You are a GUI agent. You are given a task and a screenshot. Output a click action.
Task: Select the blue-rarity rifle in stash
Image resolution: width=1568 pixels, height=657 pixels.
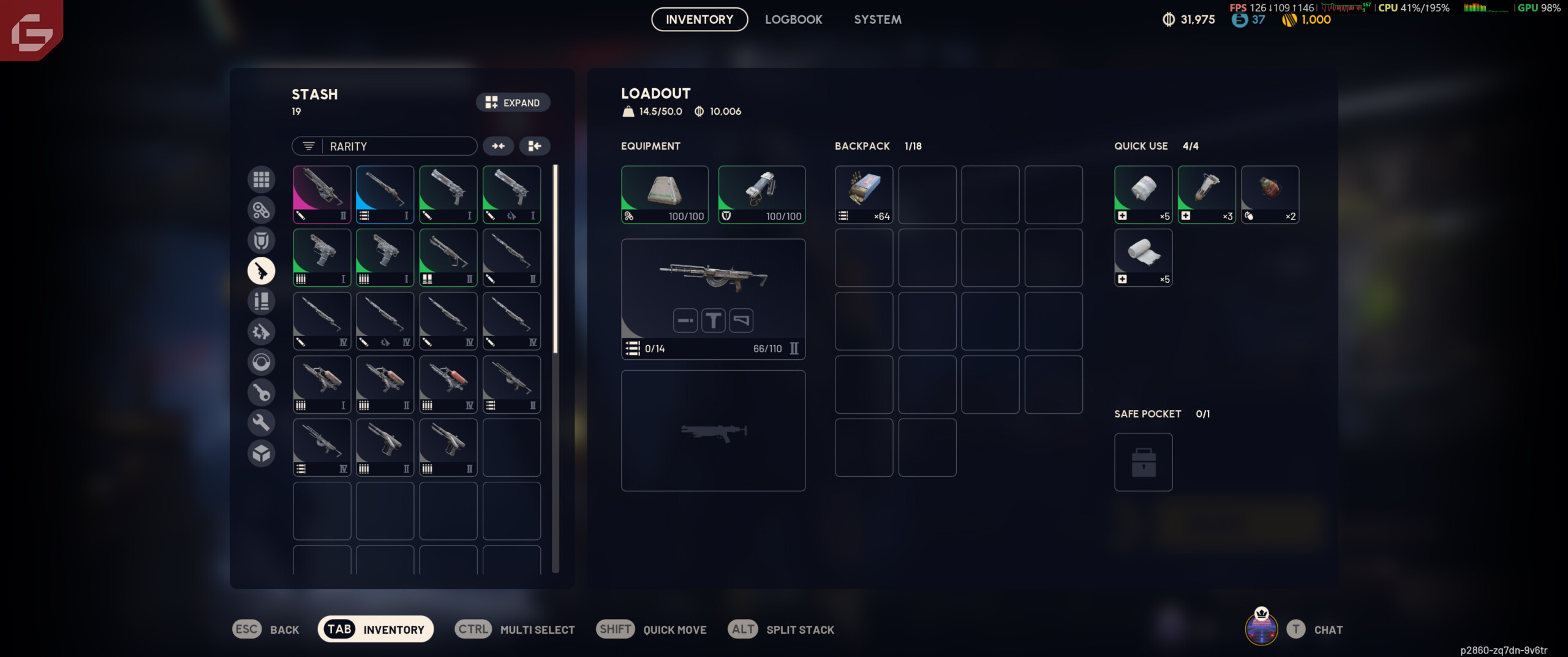[x=385, y=194]
